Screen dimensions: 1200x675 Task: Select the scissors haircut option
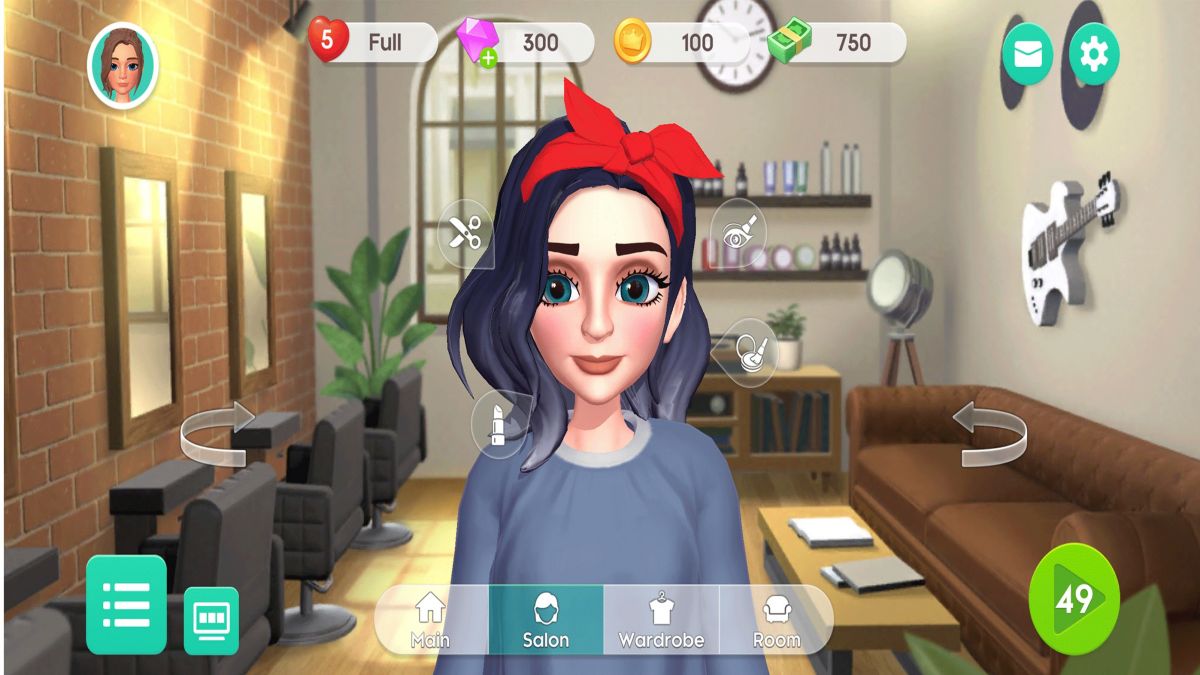465,234
